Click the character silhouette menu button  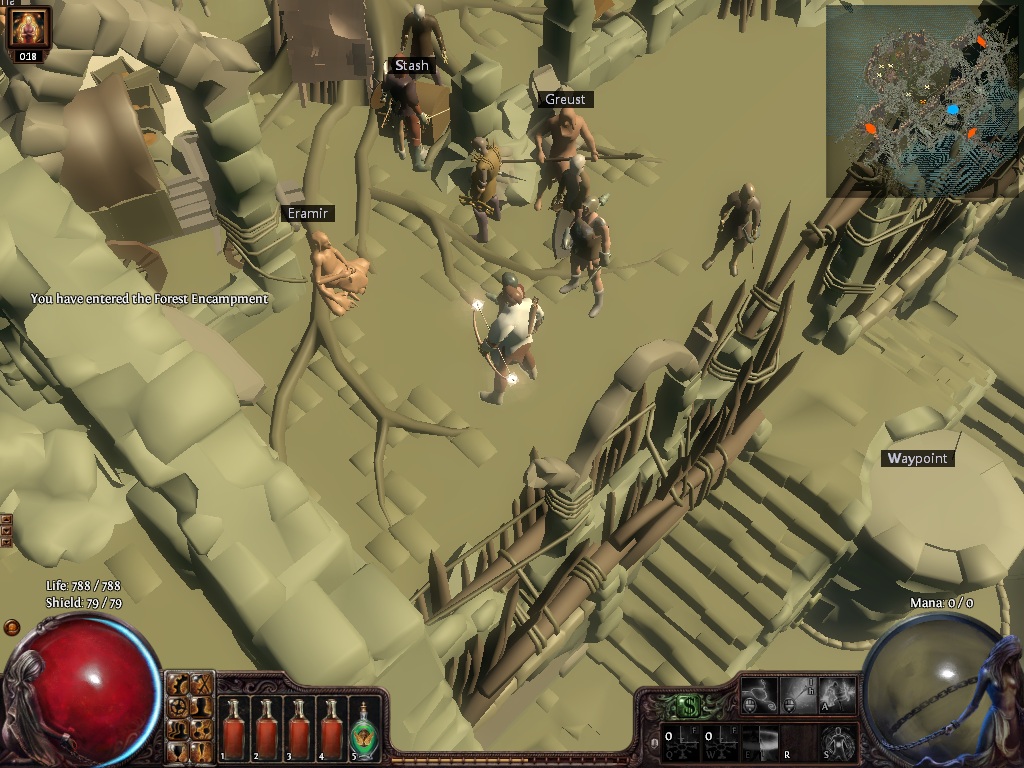[x=201, y=705]
